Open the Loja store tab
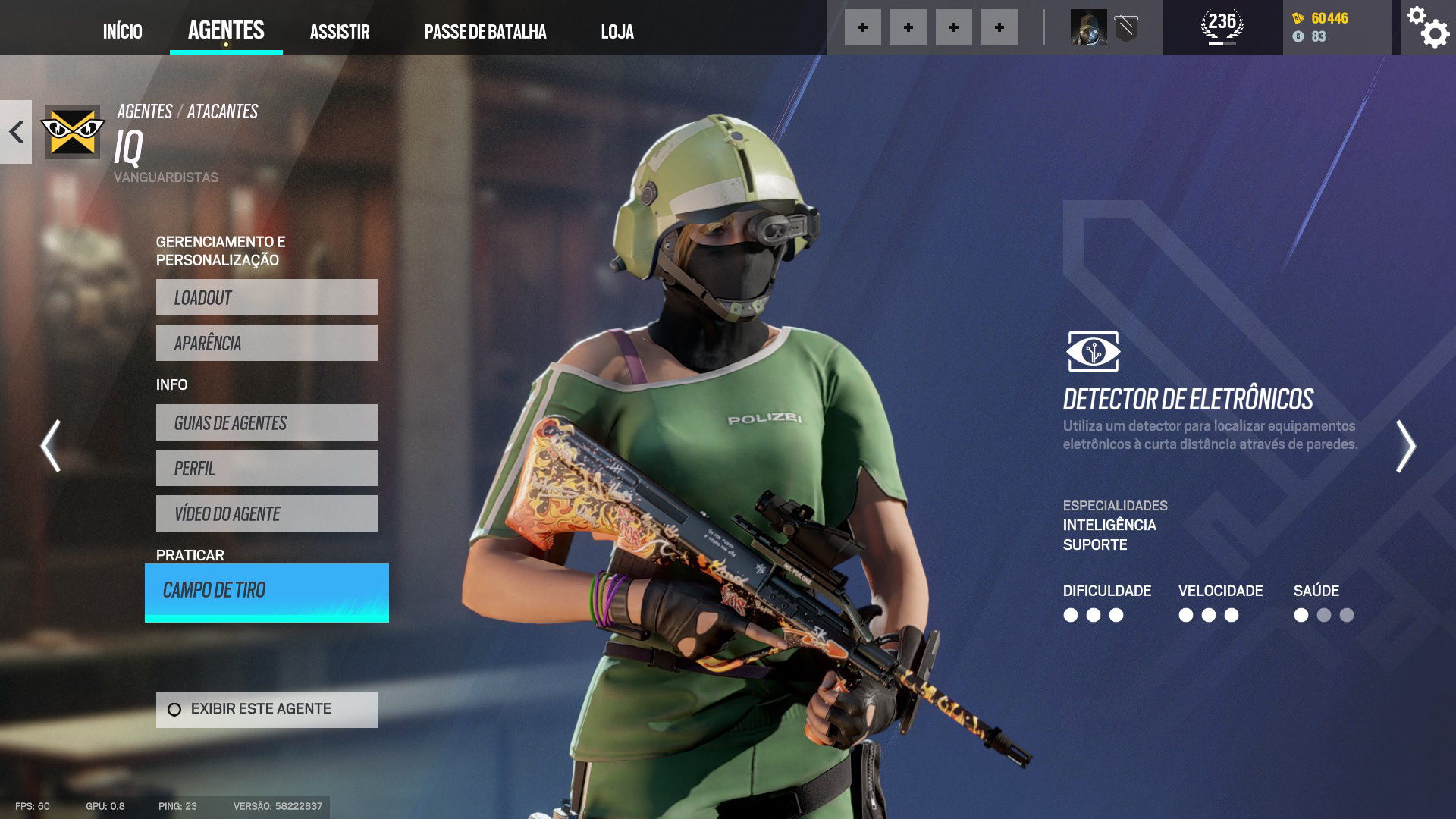1456x819 pixels. coord(617,31)
